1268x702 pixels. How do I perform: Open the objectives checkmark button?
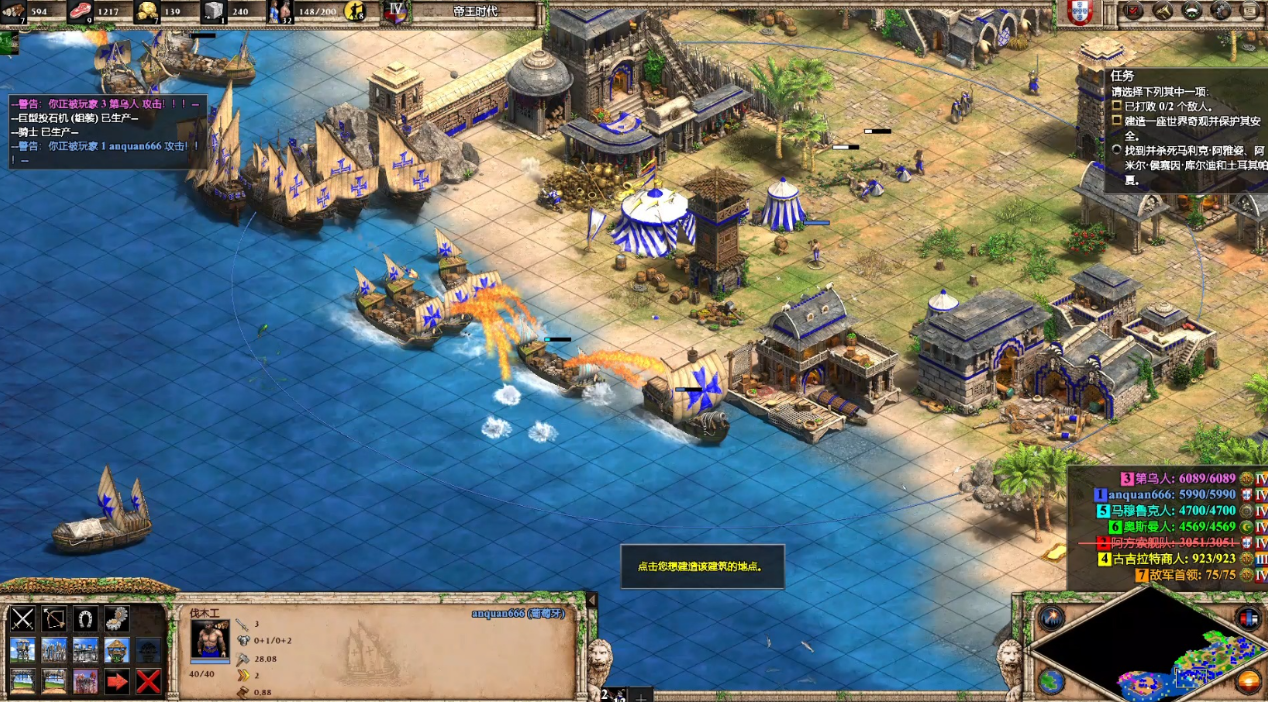coord(1133,11)
